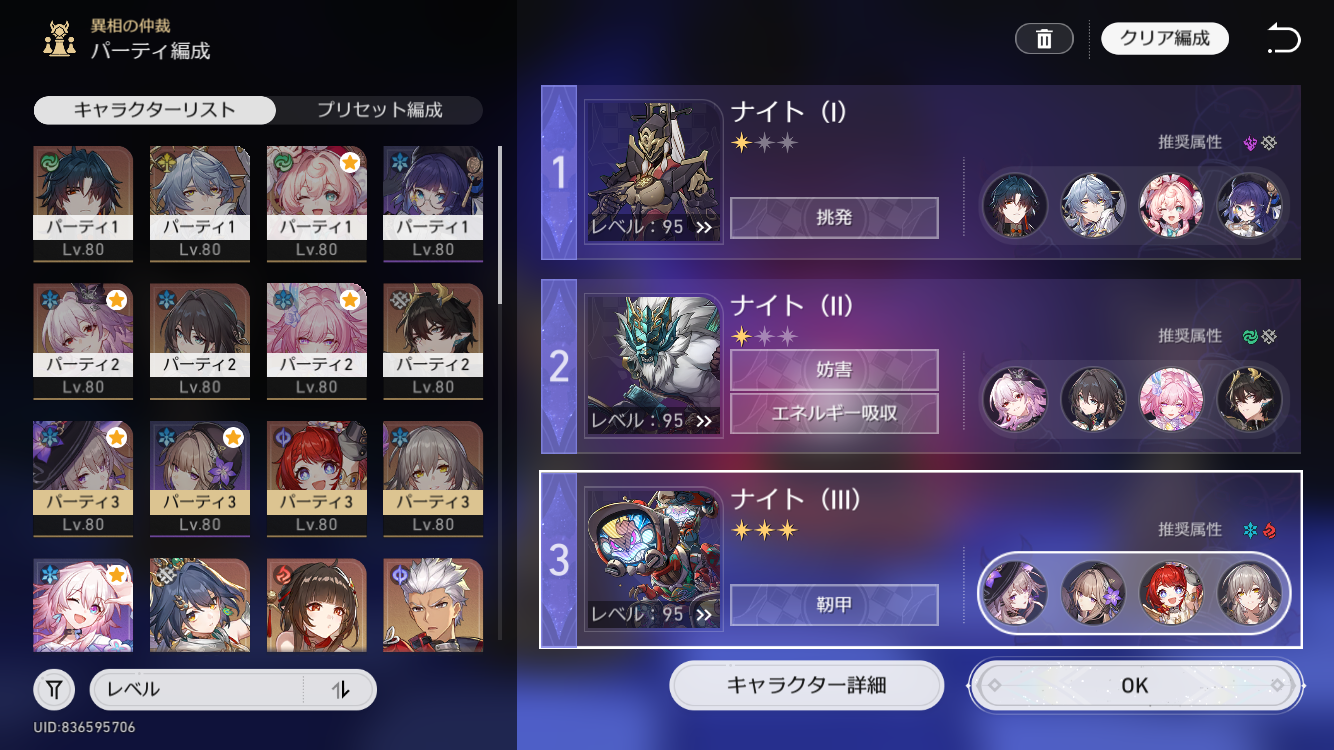View the 挑発 enemy trait tag
1334x750 pixels.
click(x=834, y=218)
